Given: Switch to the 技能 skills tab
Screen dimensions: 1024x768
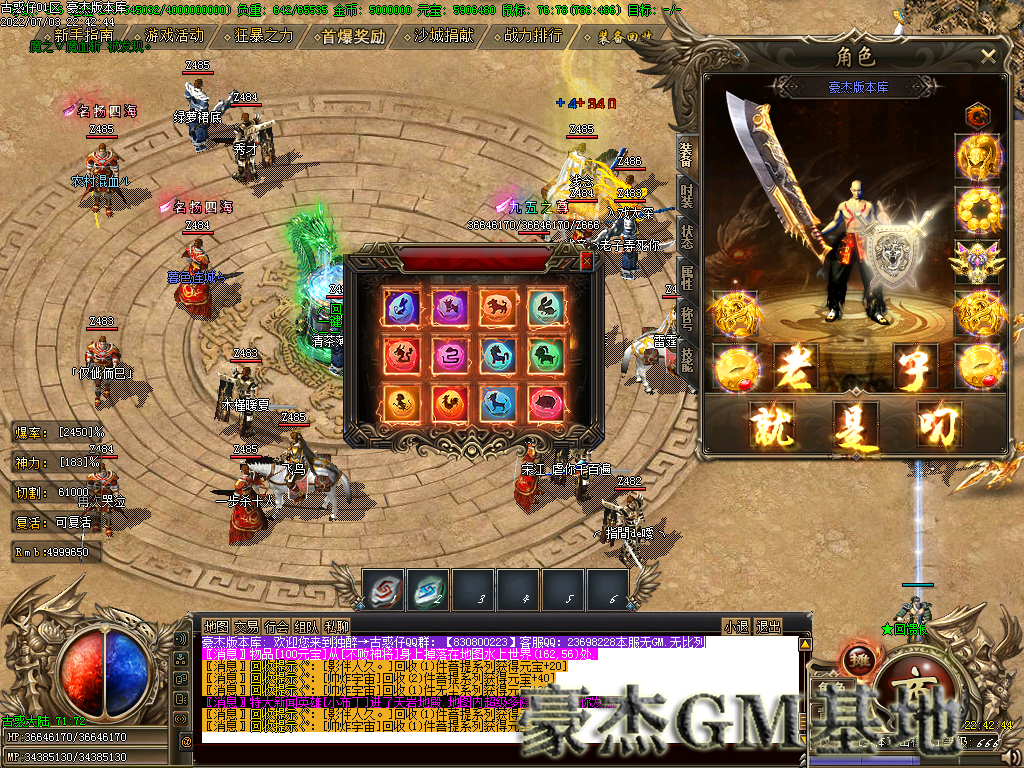Looking at the screenshot, I should pyautogui.click(x=687, y=357).
